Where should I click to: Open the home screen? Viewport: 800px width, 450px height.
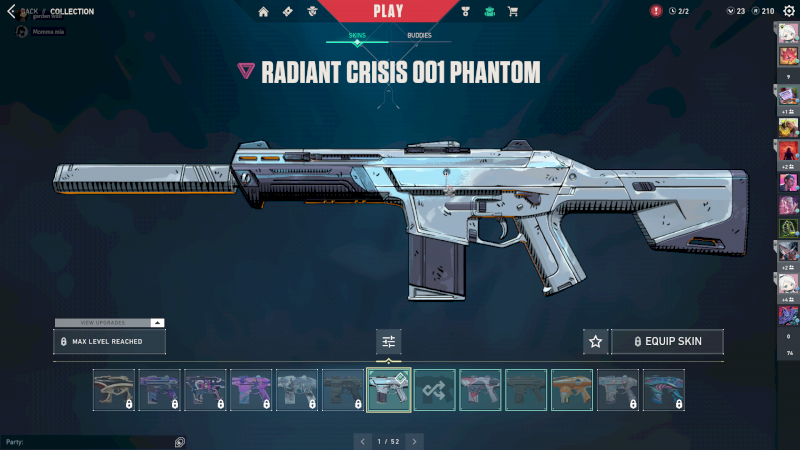pyautogui.click(x=264, y=11)
